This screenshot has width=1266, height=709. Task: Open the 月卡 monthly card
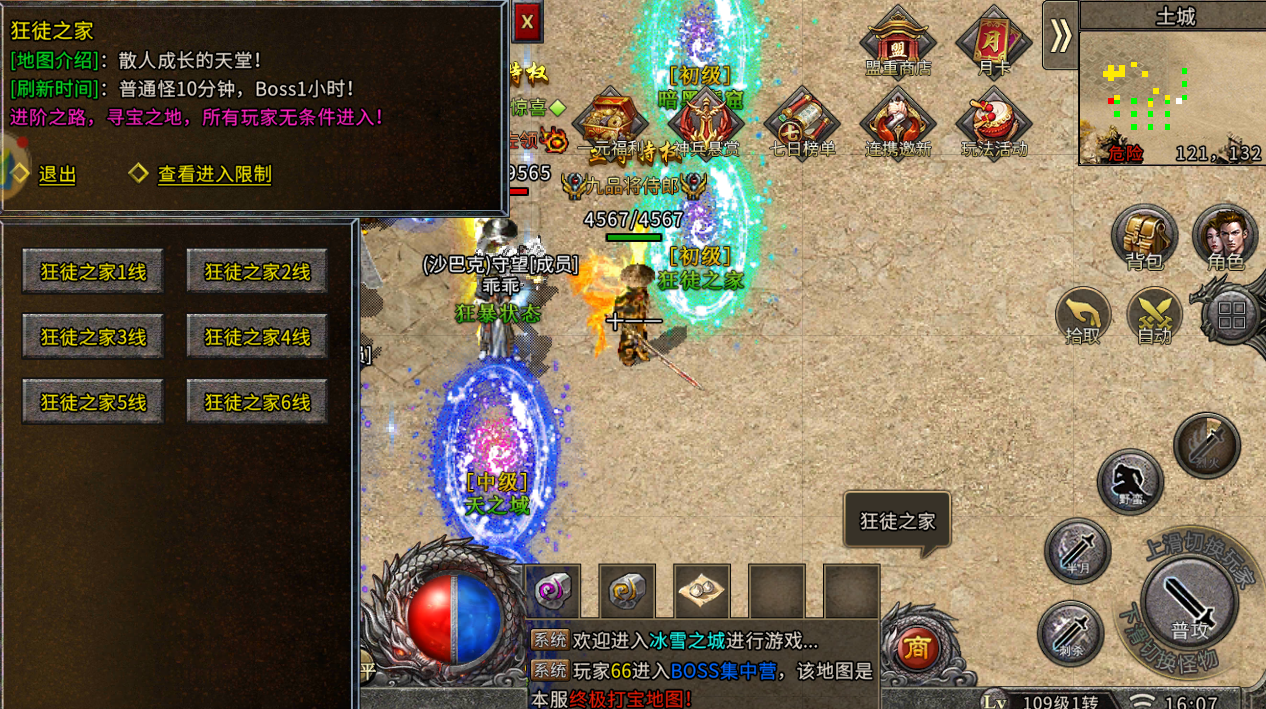tap(993, 41)
